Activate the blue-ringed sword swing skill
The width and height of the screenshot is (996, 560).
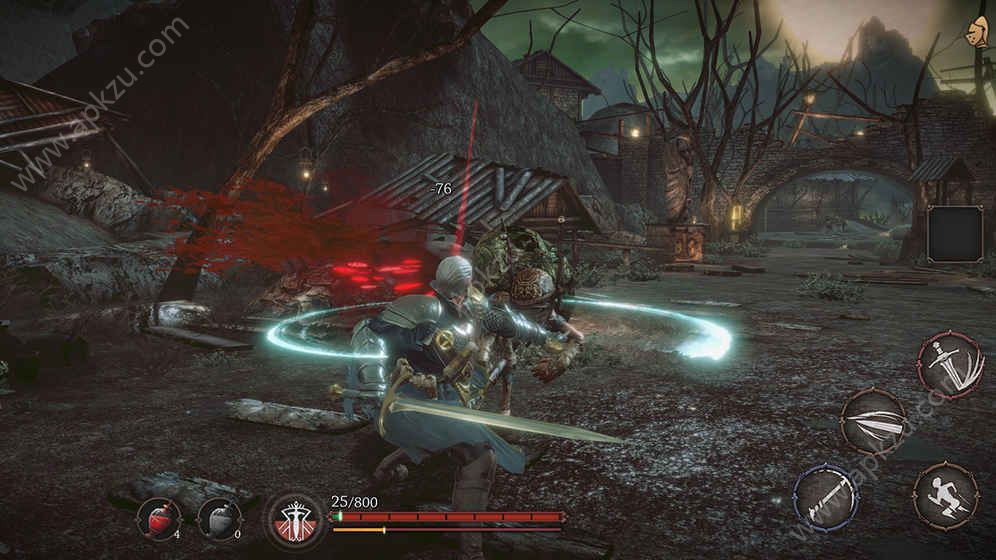tap(826, 496)
